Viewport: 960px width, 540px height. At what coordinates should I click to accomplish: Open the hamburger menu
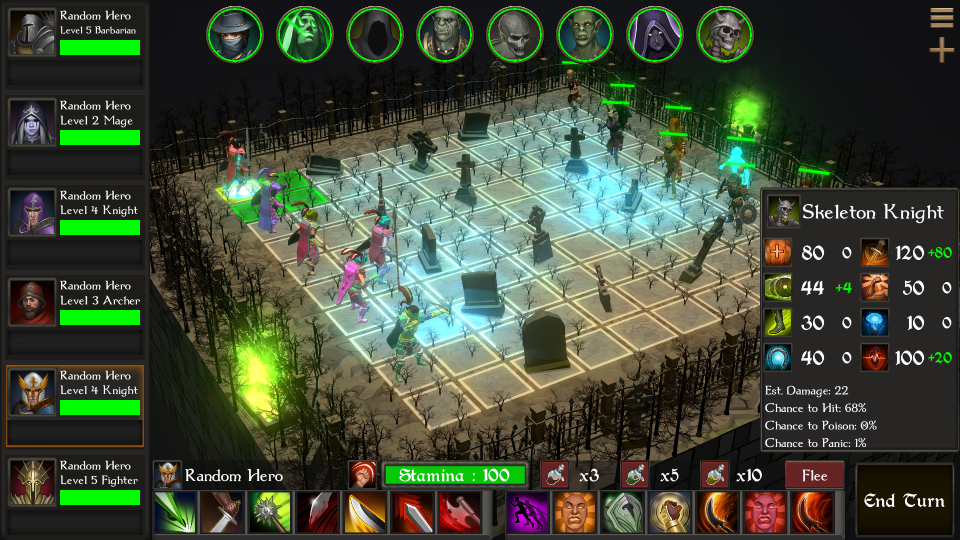click(941, 18)
